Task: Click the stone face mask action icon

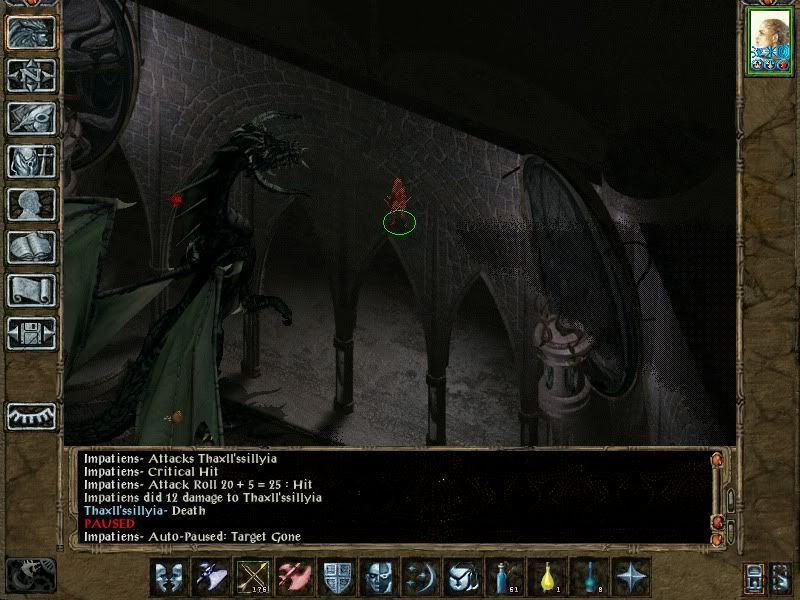Action: coord(379,577)
